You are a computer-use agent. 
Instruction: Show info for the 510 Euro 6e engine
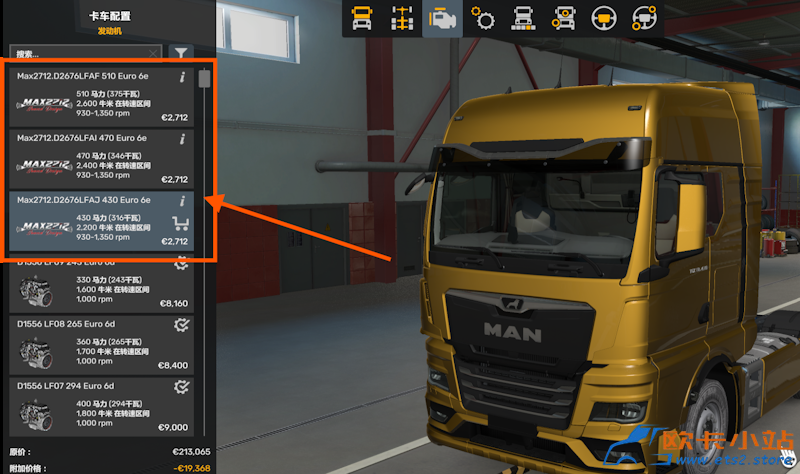181,77
